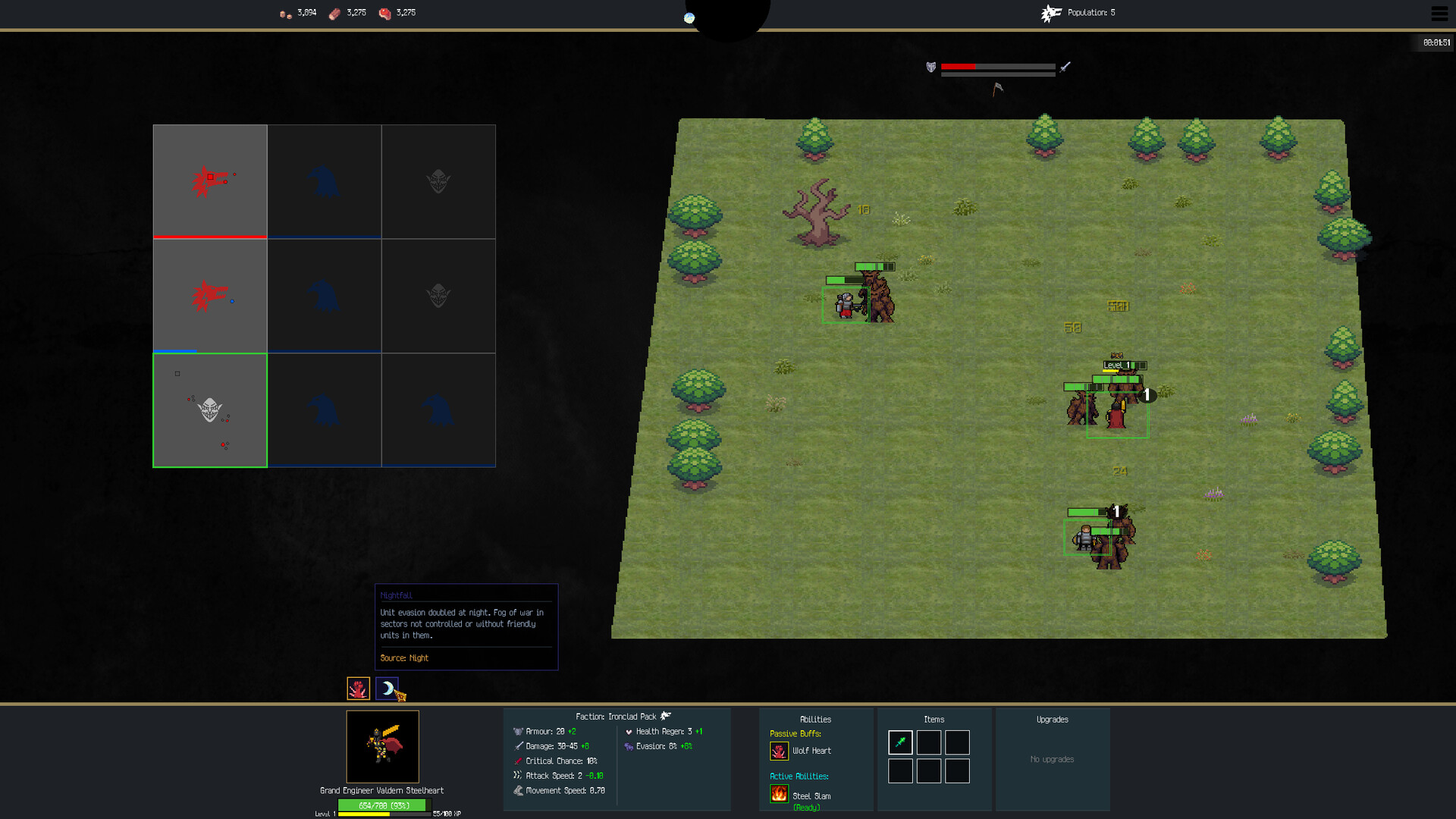Click the Evasion stat icon
This screenshot has width=1456, height=819.
[x=628, y=746]
